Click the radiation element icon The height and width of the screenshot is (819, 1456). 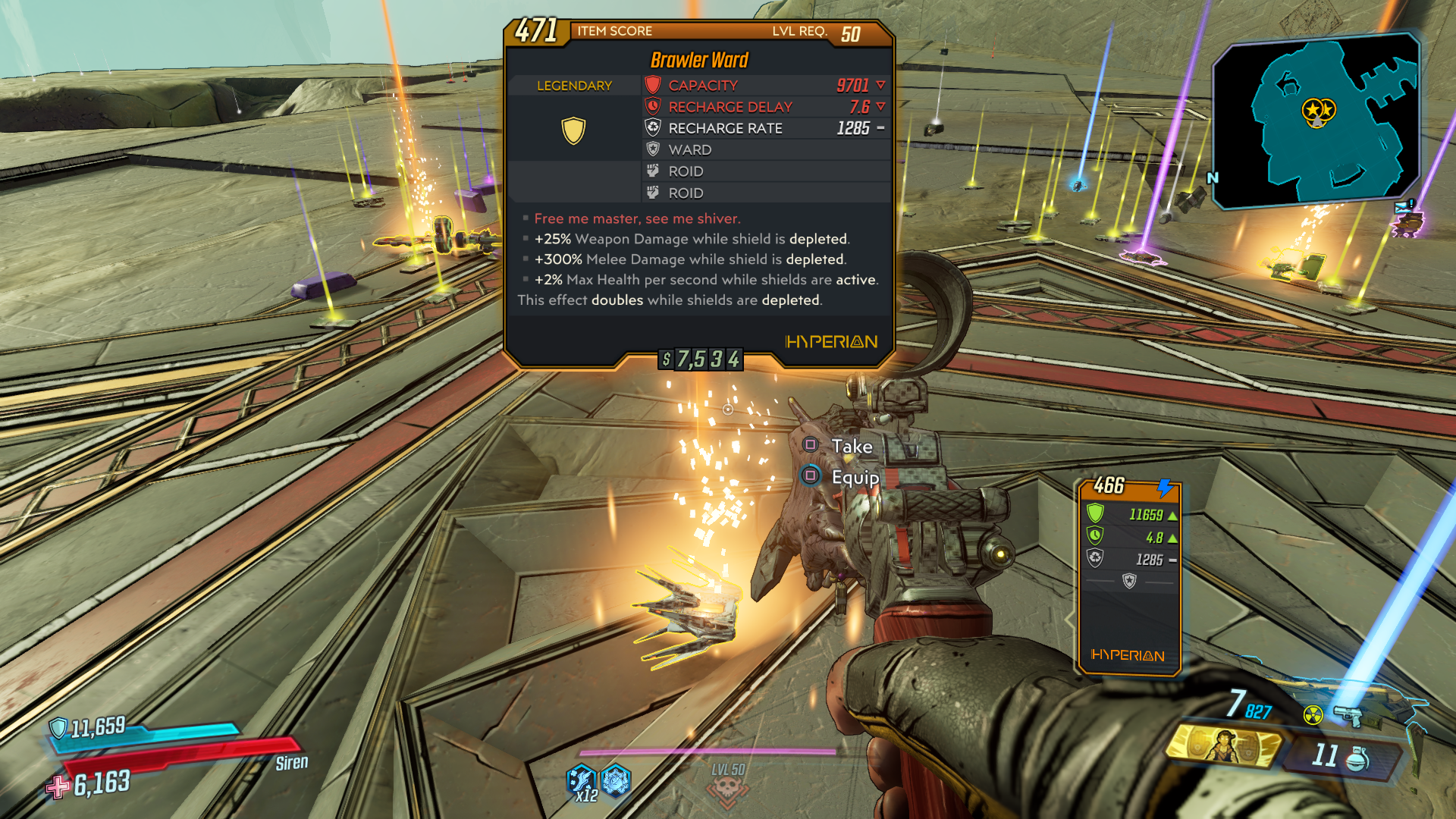click(1313, 715)
